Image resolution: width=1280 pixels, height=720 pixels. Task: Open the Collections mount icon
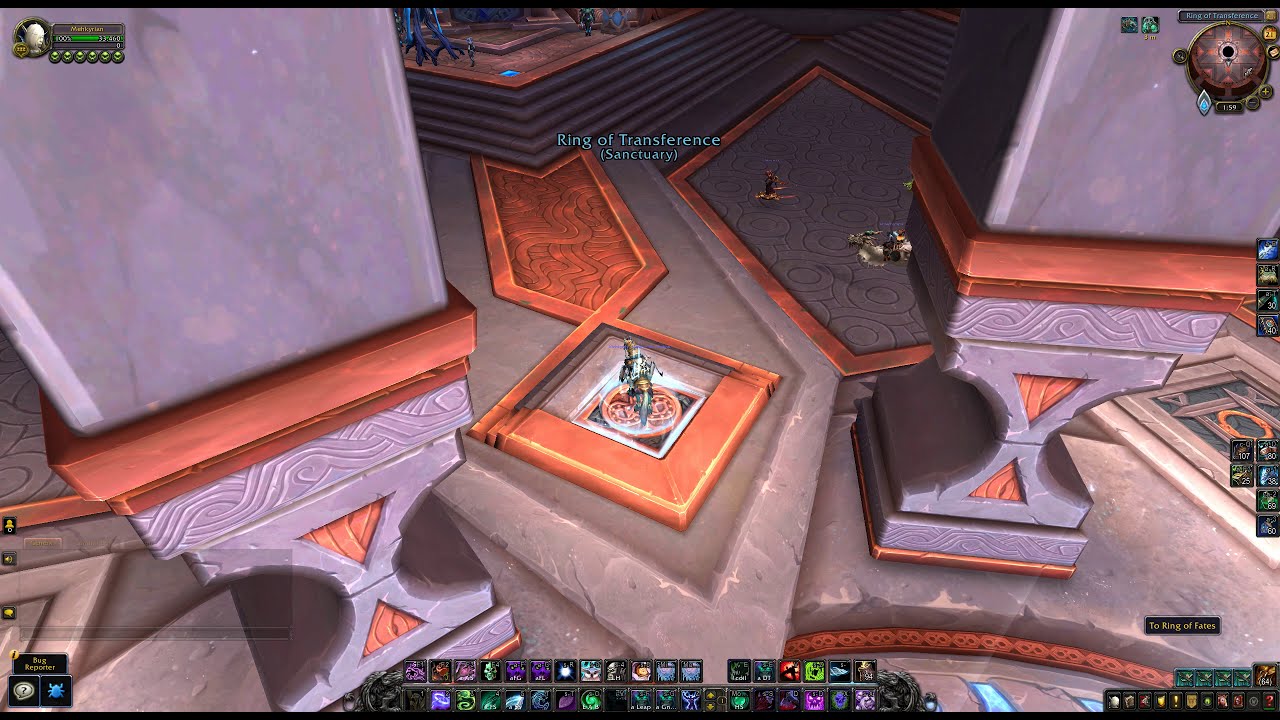coord(1222,701)
